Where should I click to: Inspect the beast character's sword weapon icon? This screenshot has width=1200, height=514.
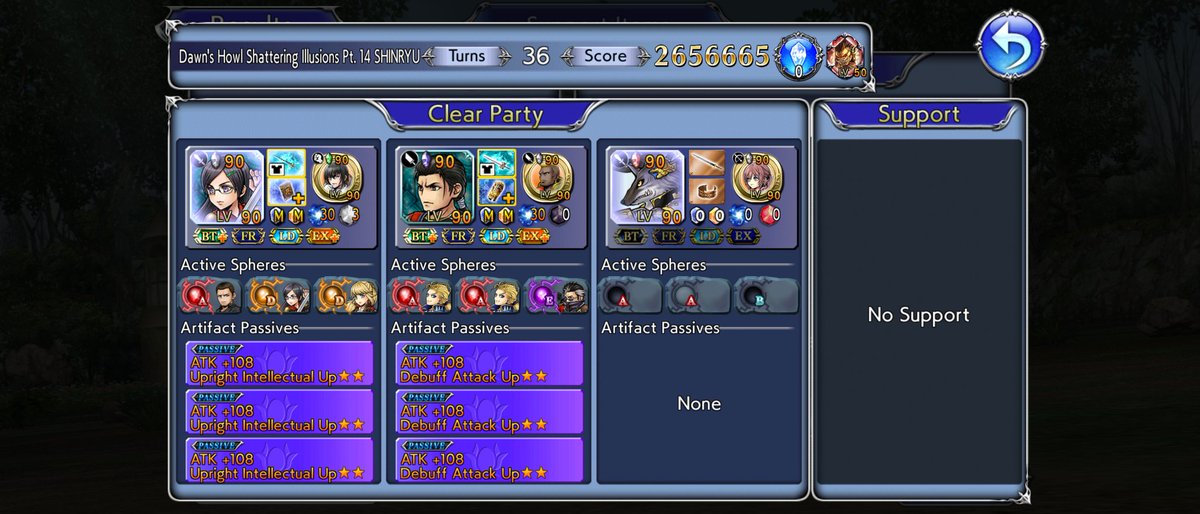click(x=705, y=162)
